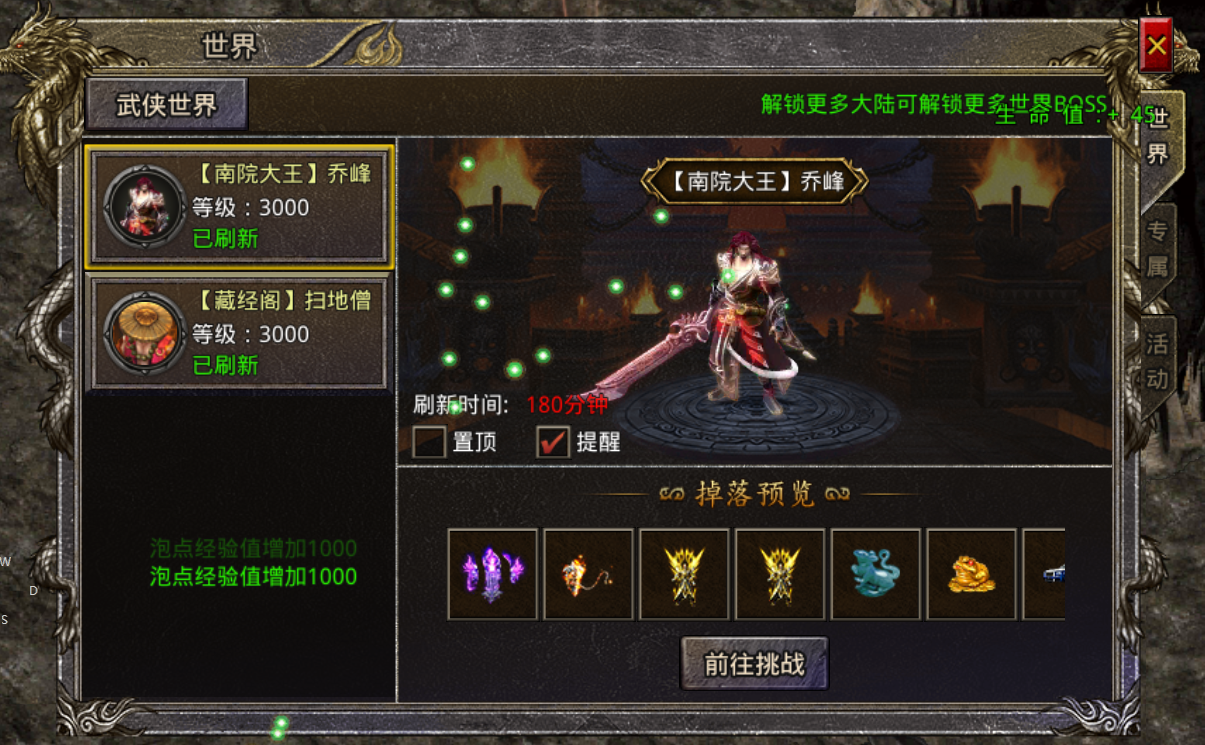1205x745 pixels.
Task: Select the 【藏经阁】扫地僧 boss entry
Action: coord(239,333)
